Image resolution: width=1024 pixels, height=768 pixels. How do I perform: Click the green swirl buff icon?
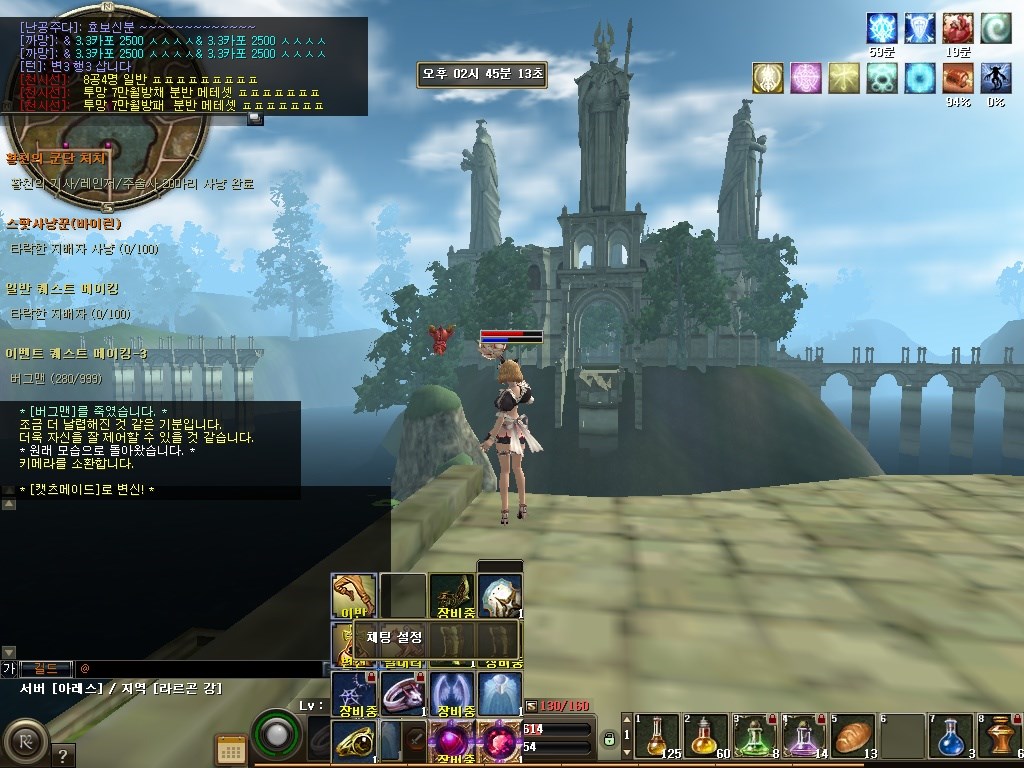(x=996, y=28)
